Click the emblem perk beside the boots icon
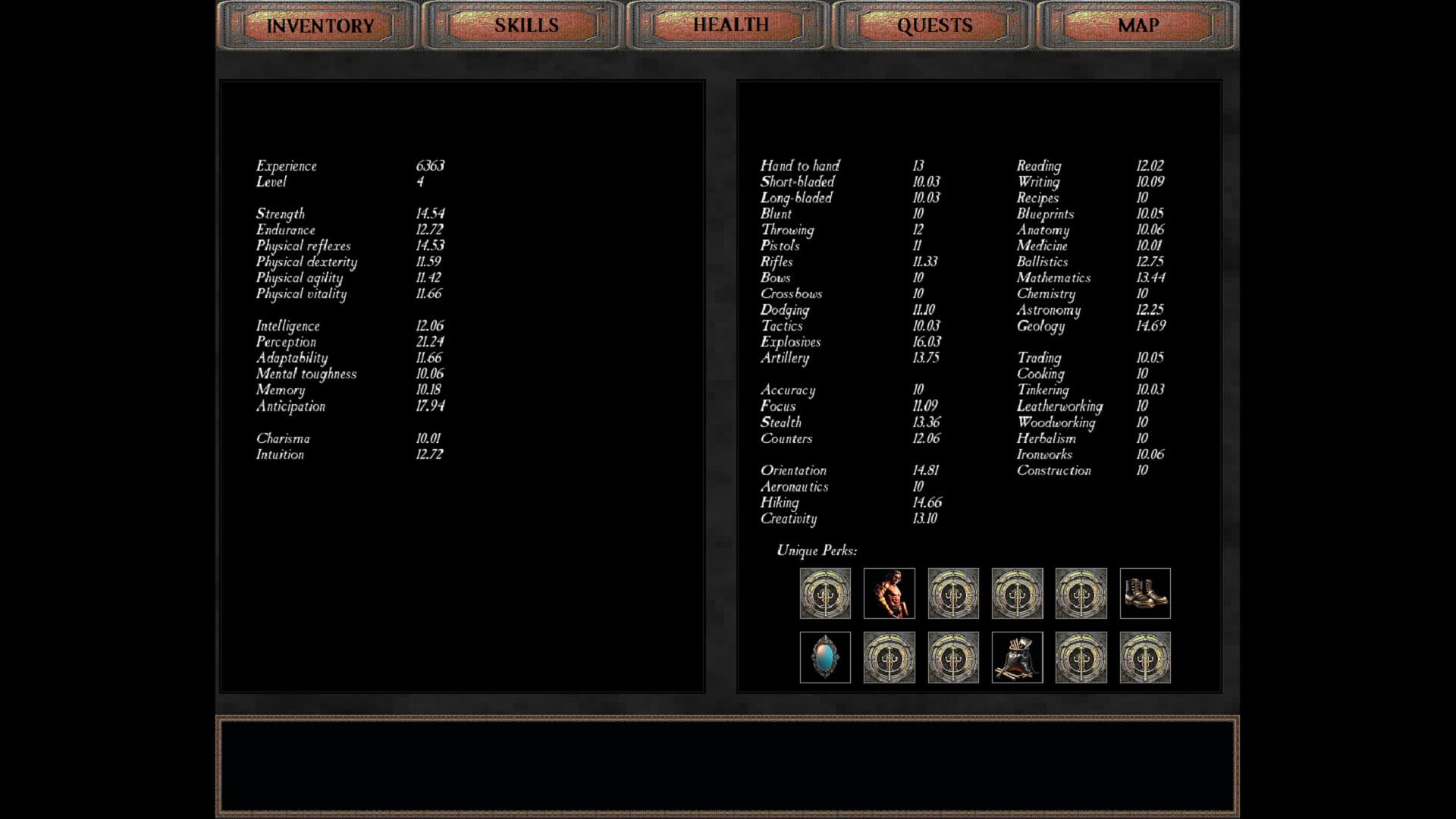The width and height of the screenshot is (1456, 819). tap(1081, 594)
